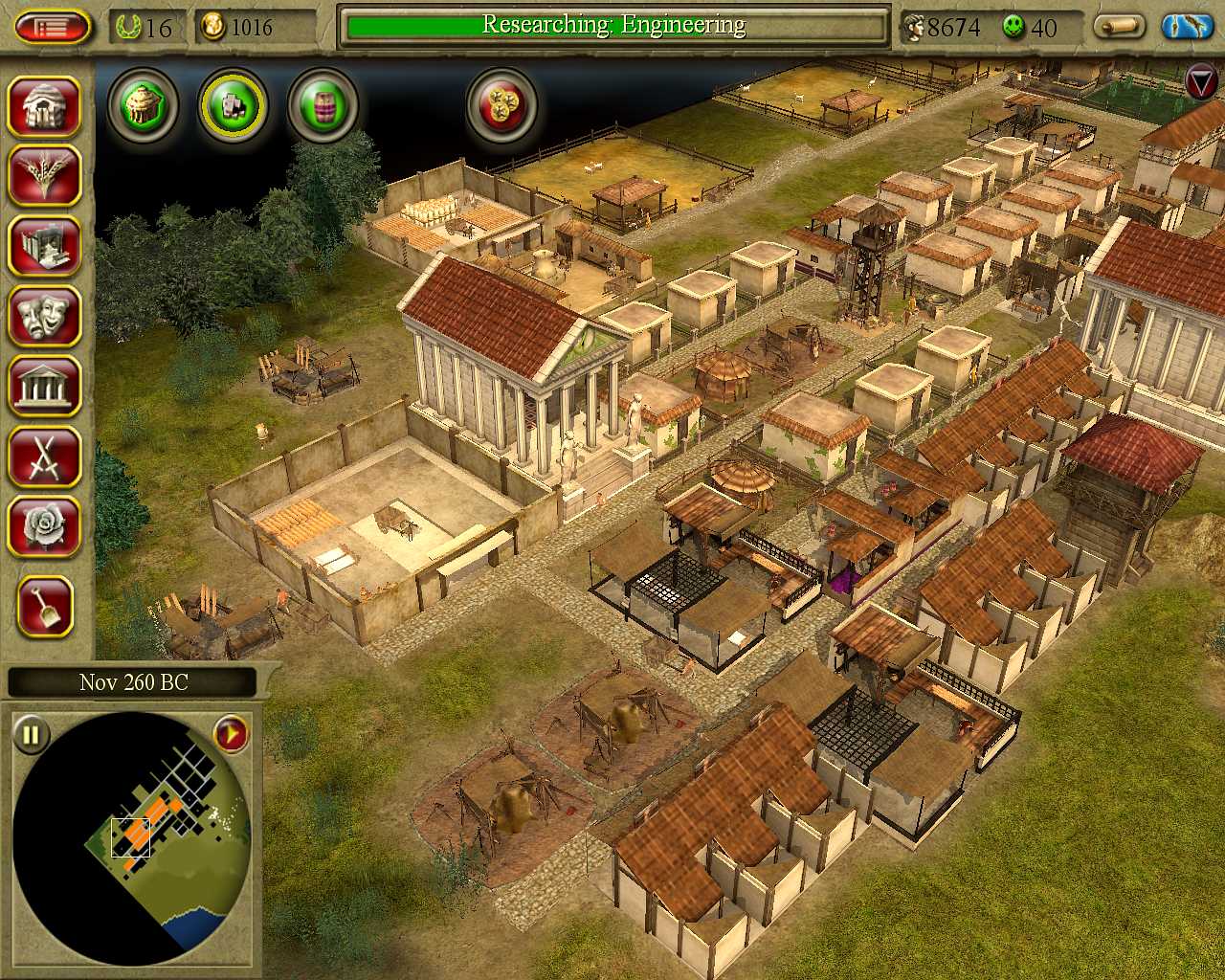Select the housing build category
Screen dimensions: 1225x980
[x=44, y=106]
